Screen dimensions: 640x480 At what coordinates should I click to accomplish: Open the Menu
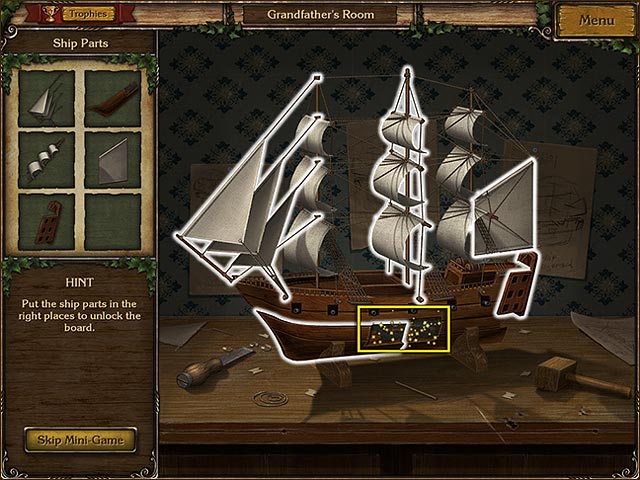click(596, 19)
